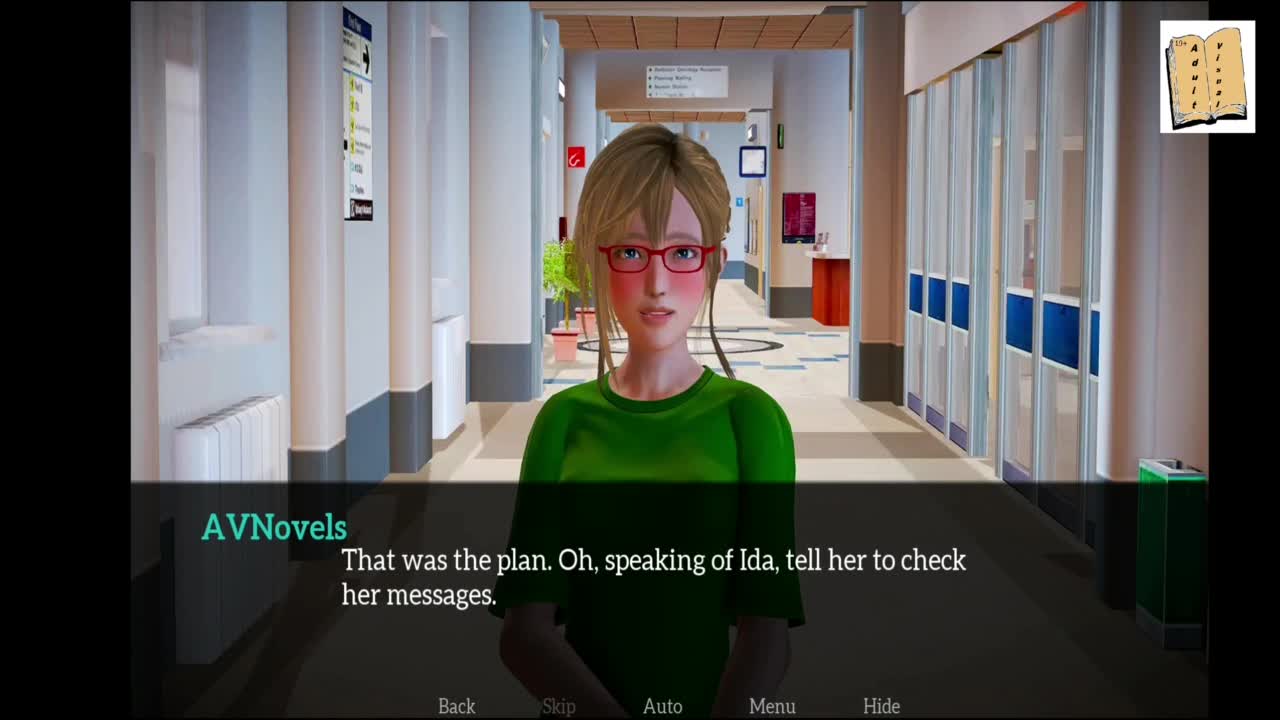The image size is (1280, 720).
Task: Open the game Menu
Action: click(772, 706)
